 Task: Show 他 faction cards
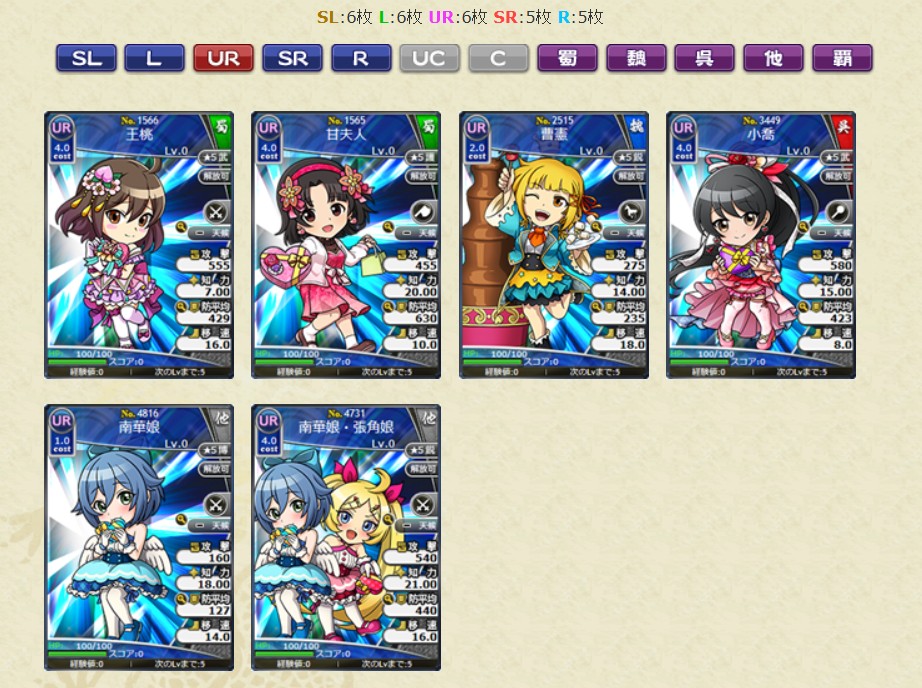[x=773, y=58]
